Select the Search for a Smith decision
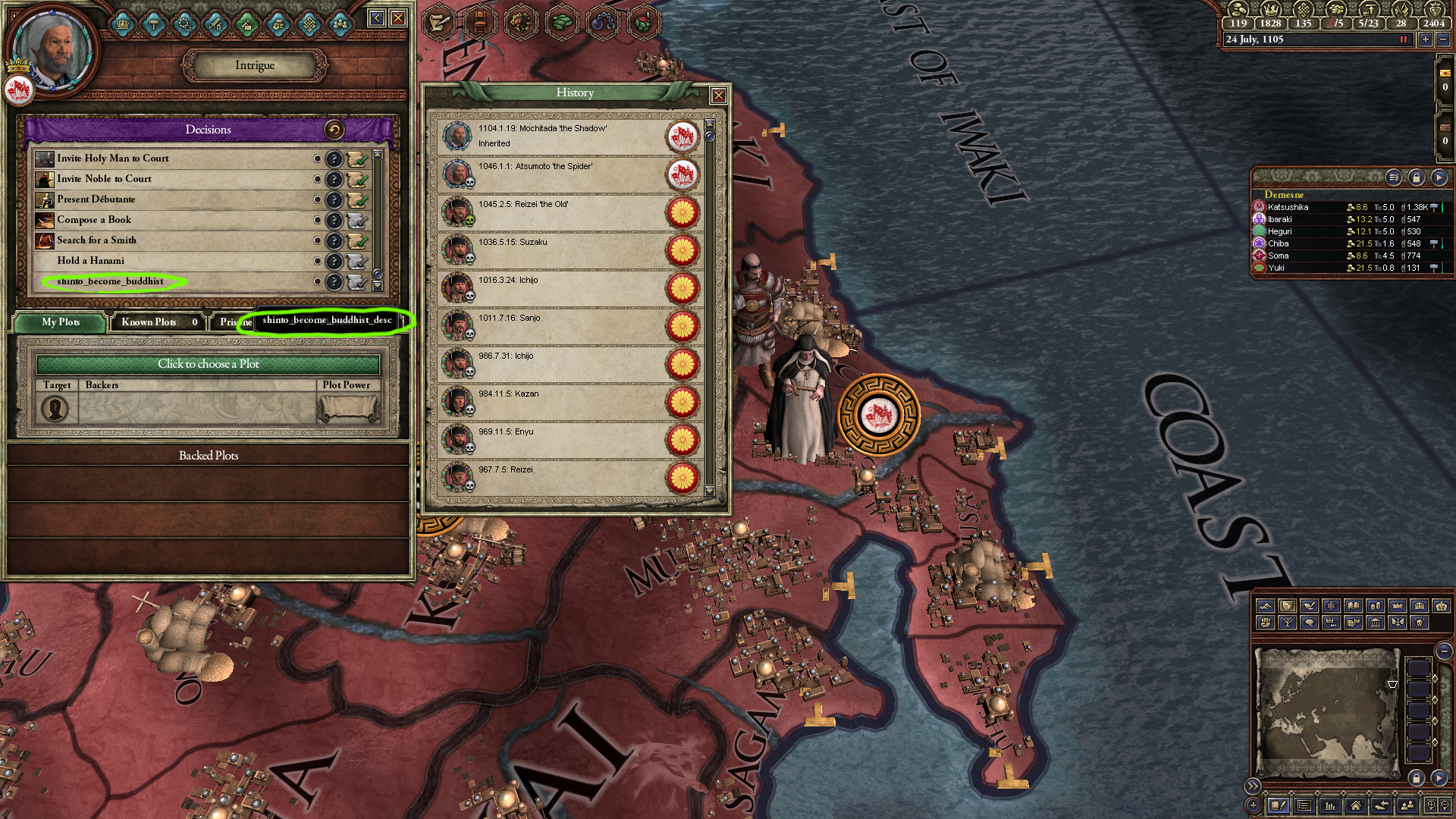The width and height of the screenshot is (1456, 819). [96, 240]
